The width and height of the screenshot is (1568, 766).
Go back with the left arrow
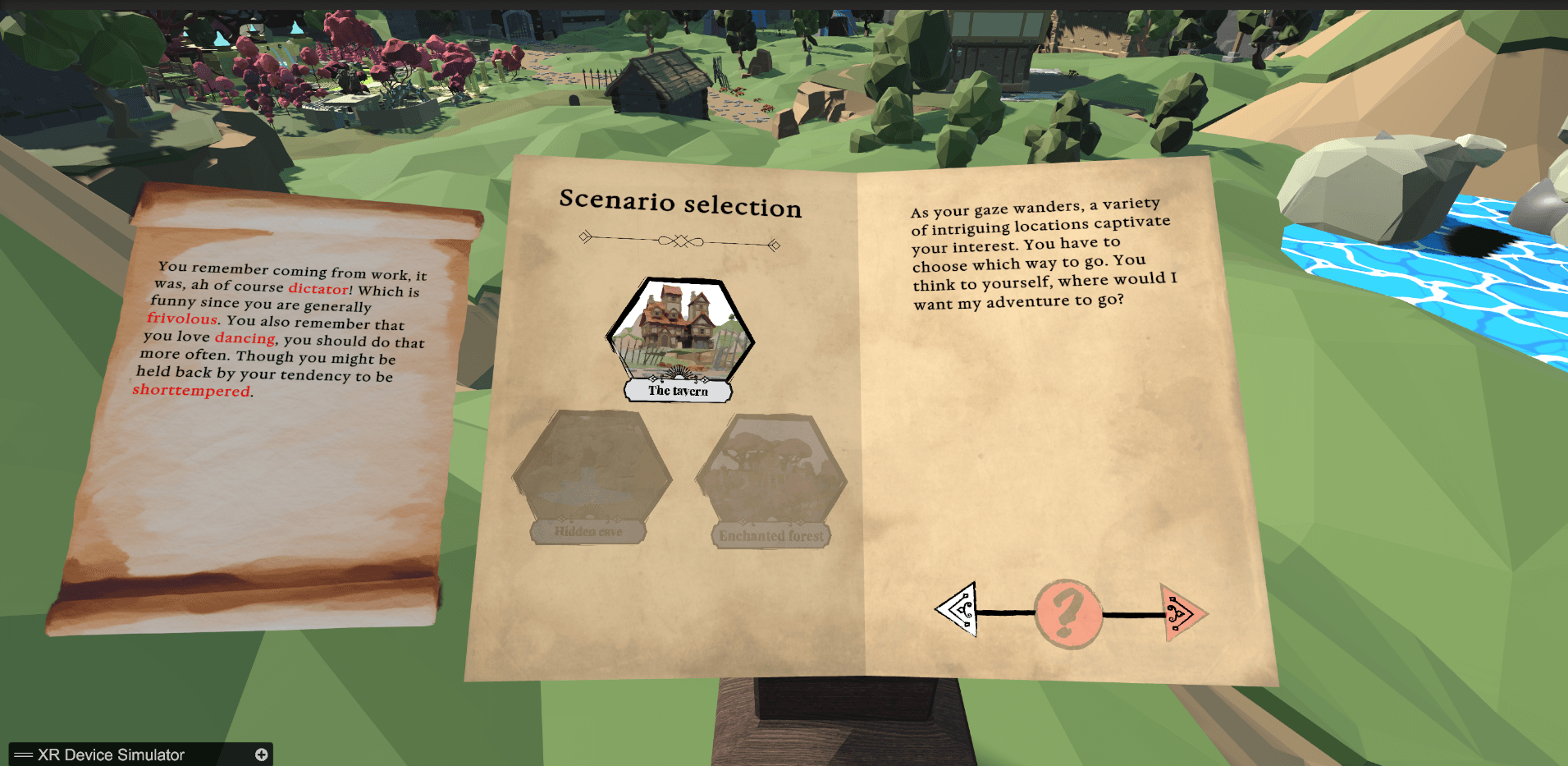[x=958, y=609]
